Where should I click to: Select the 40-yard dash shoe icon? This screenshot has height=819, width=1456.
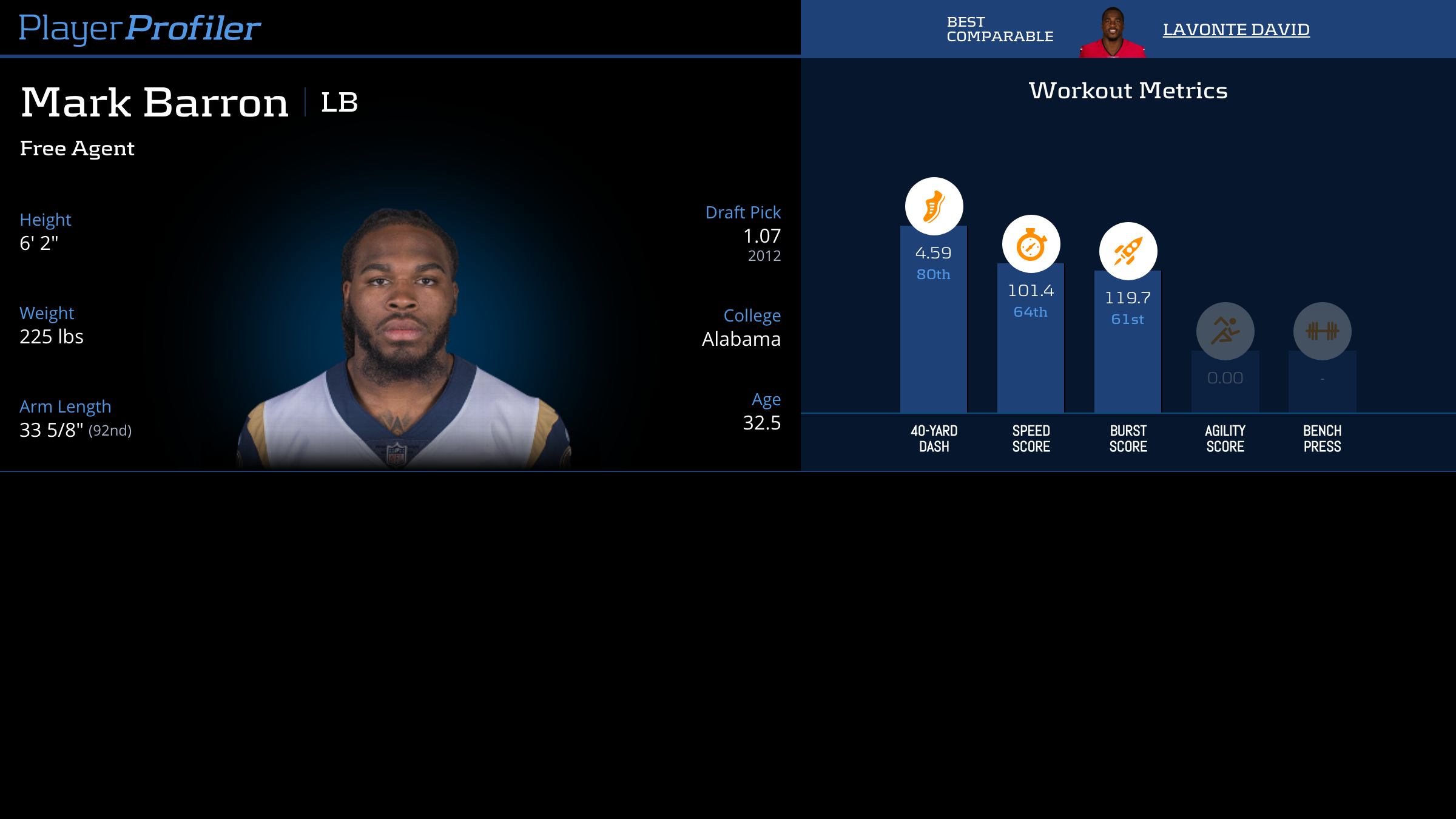click(934, 206)
